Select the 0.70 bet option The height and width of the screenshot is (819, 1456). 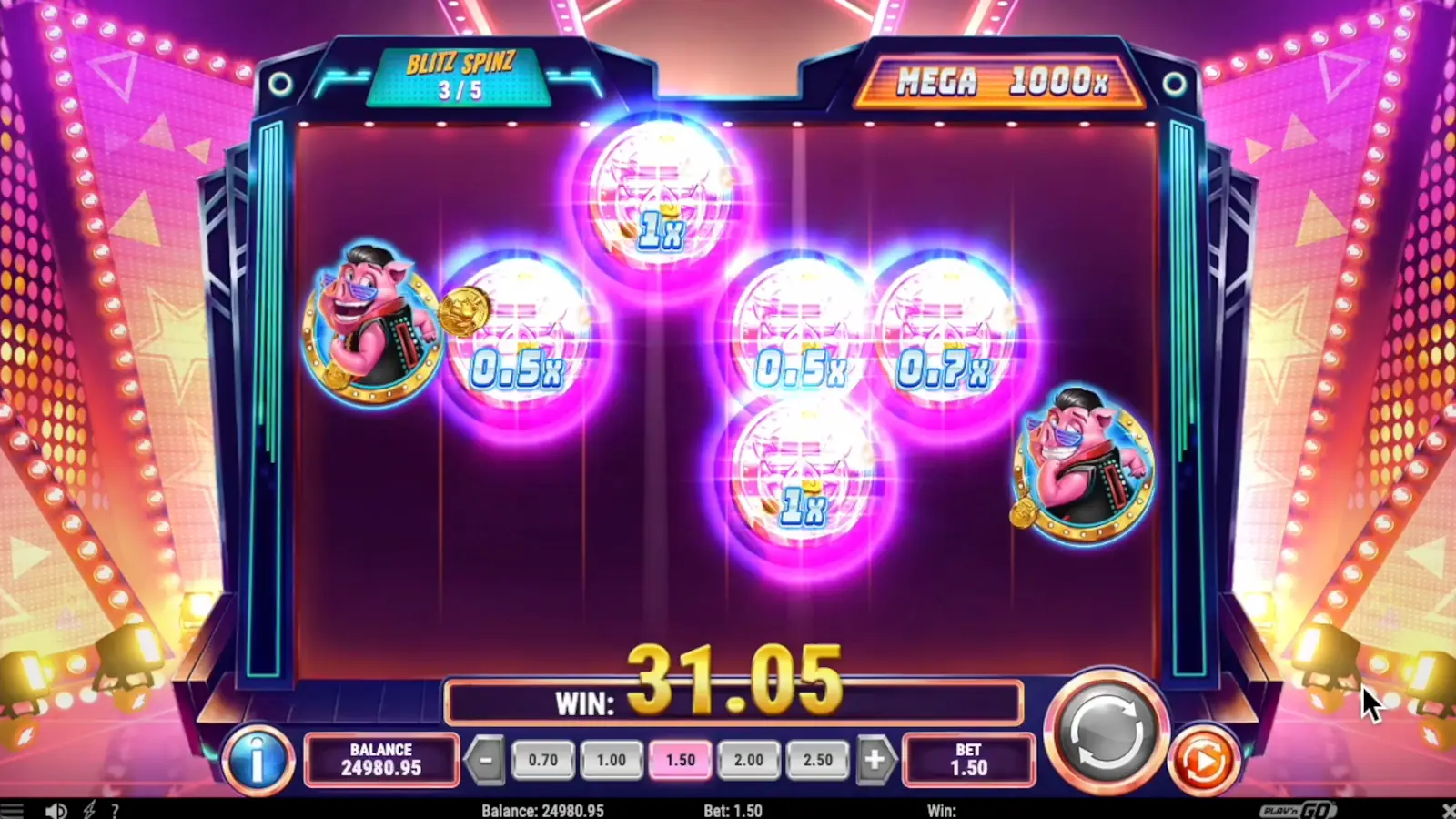point(542,760)
